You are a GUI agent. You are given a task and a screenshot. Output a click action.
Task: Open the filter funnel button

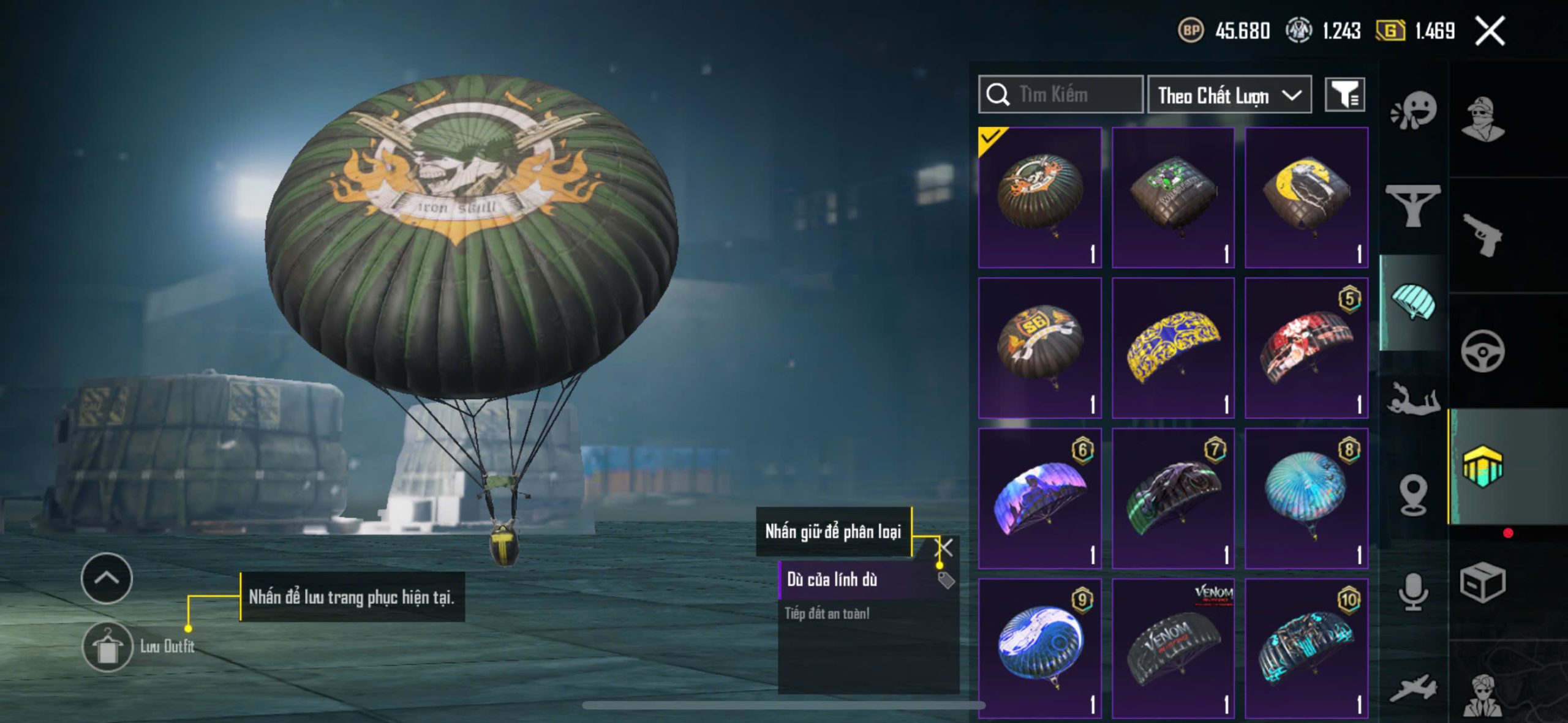1344,95
